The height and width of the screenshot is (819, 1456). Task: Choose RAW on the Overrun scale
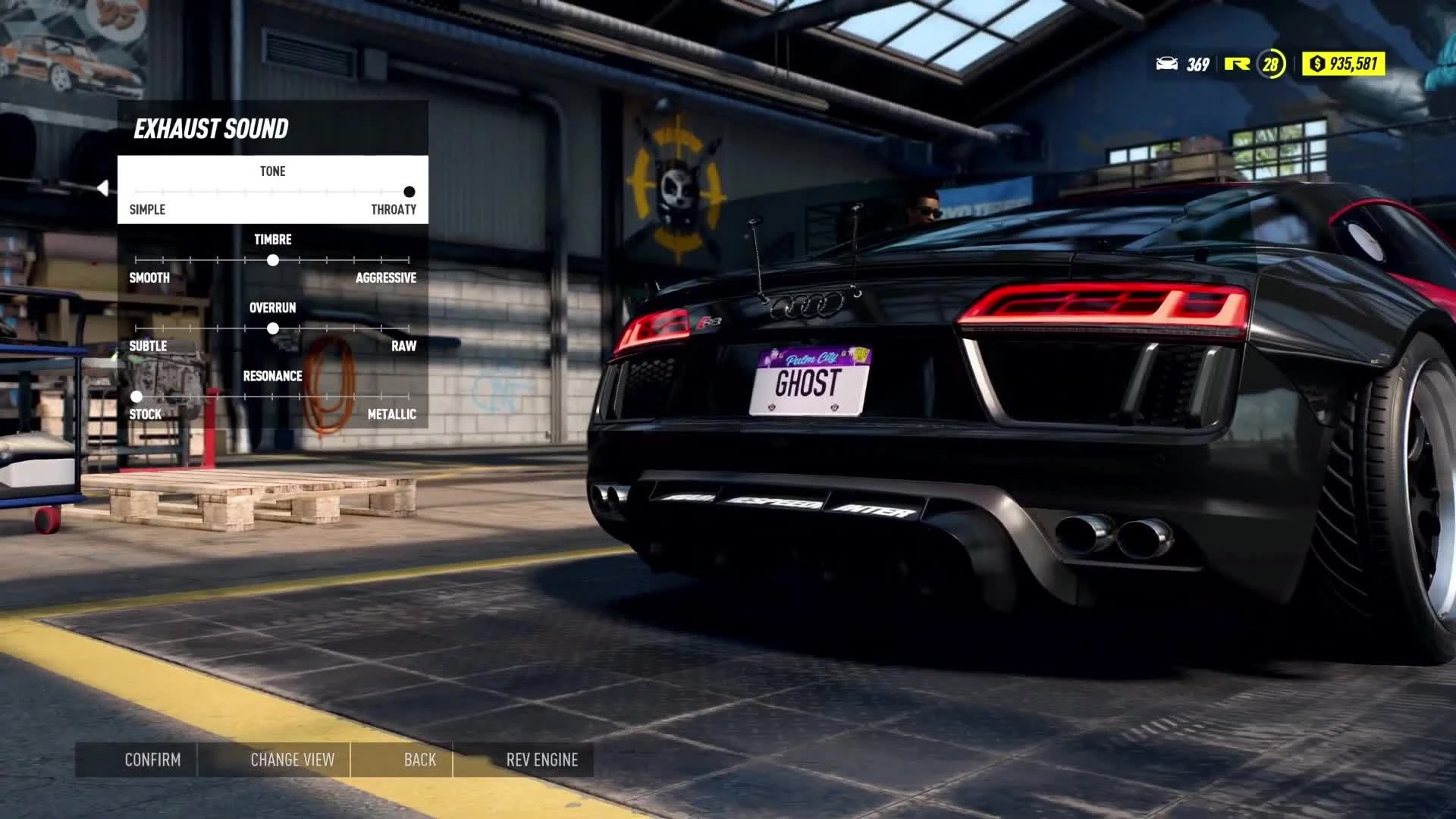coord(406,346)
